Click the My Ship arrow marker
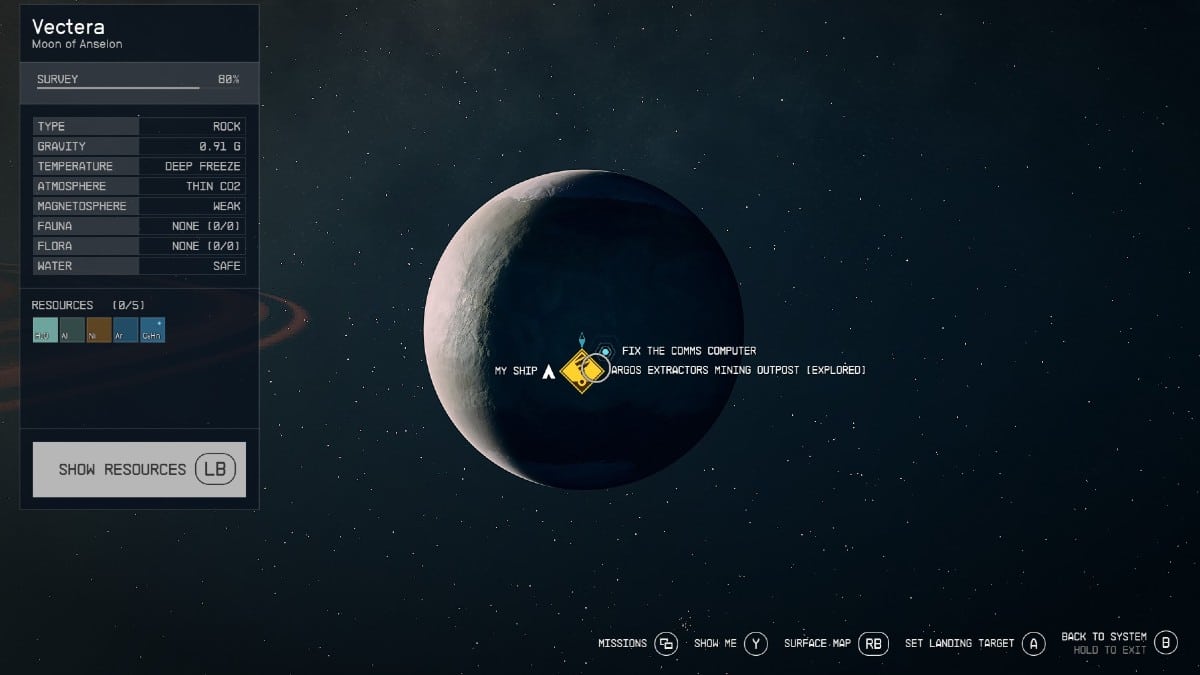1200x675 pixels. (x=548, y=371)
